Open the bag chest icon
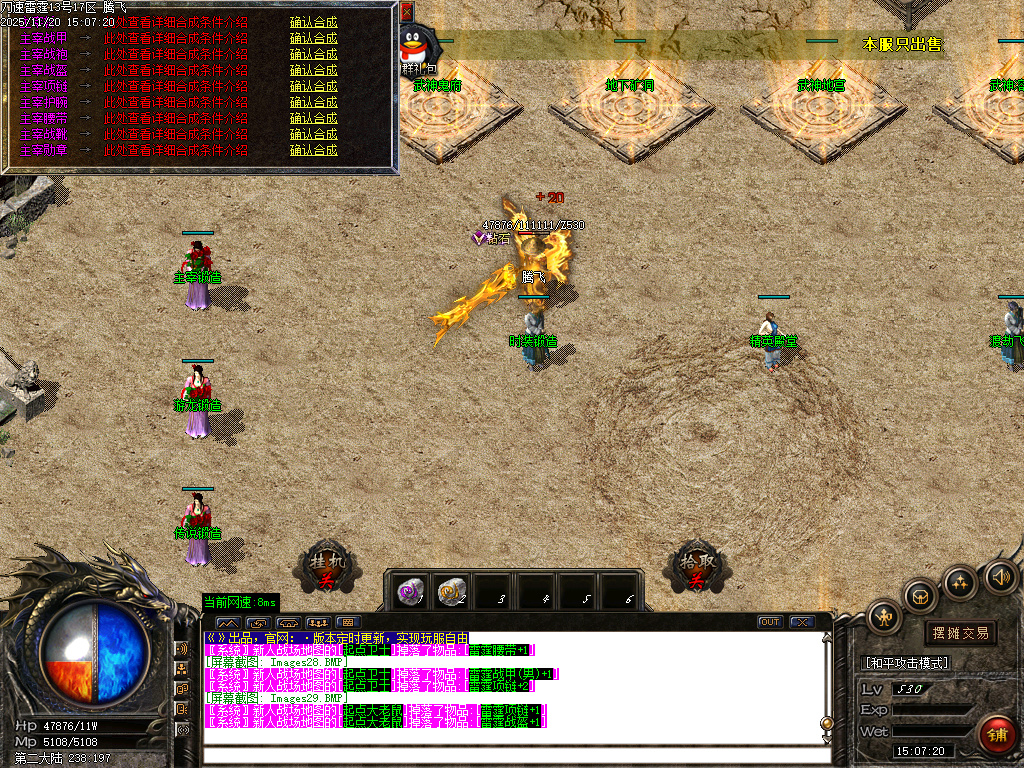 (921, 597)
